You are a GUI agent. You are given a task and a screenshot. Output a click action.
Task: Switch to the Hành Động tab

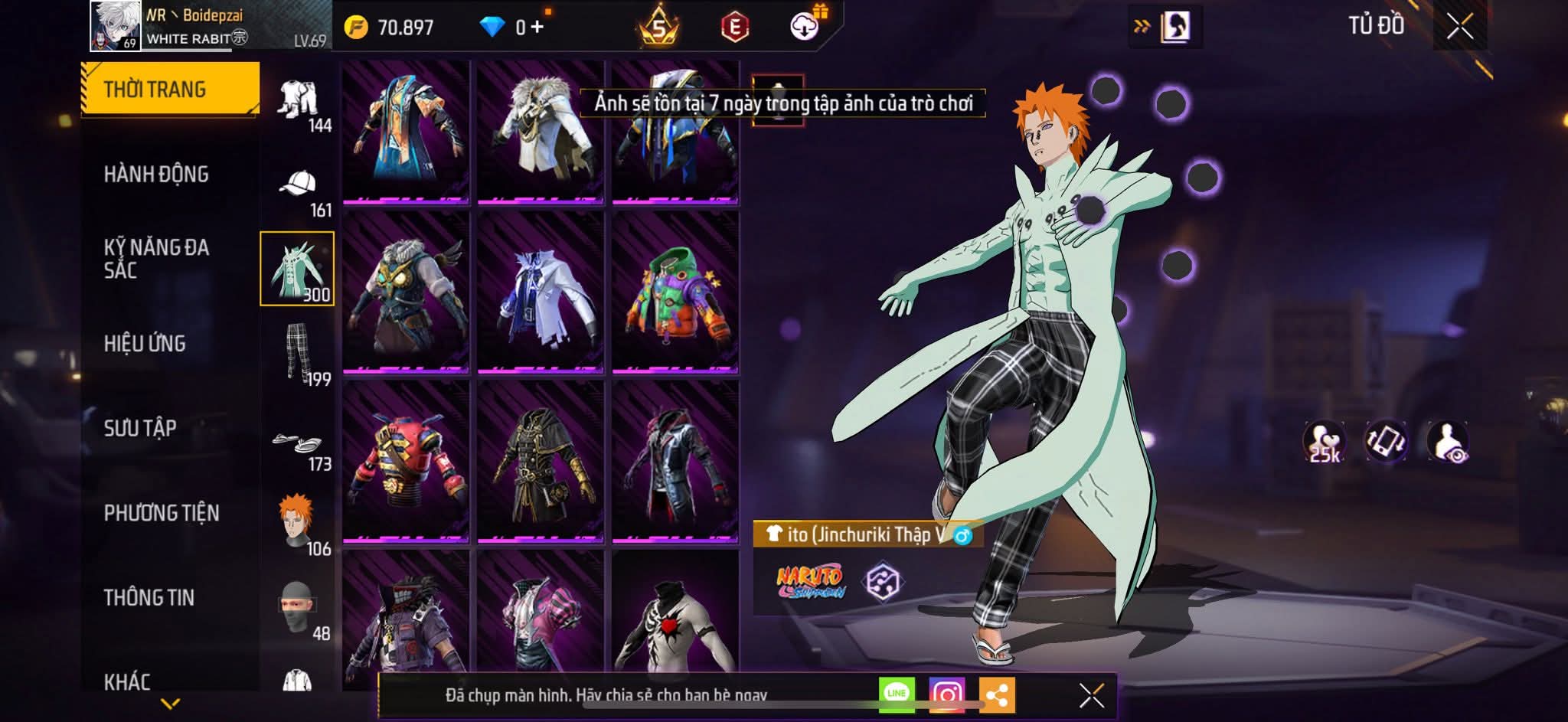point(156,175)
